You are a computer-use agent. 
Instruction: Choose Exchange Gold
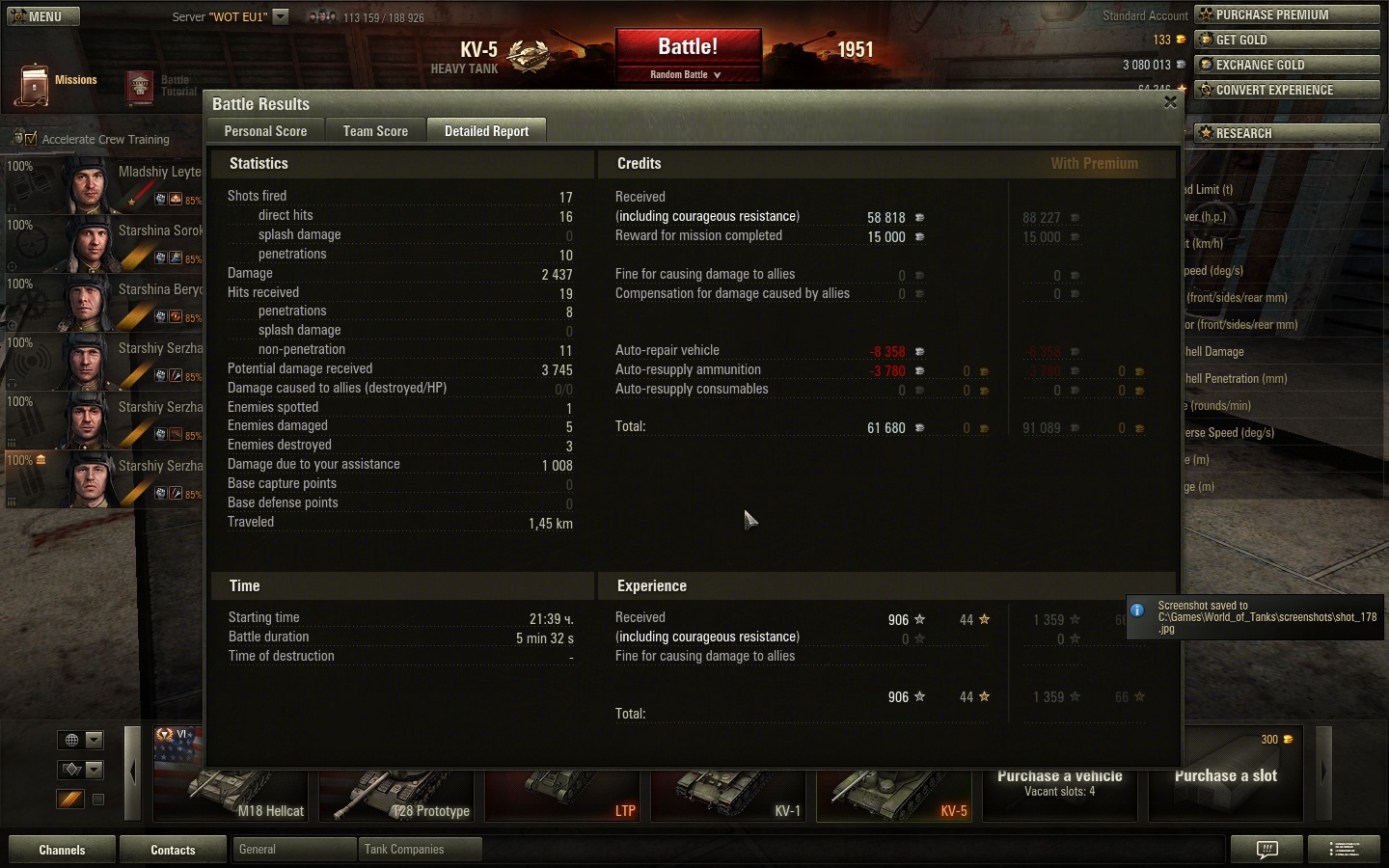[x=1287, y=65]
